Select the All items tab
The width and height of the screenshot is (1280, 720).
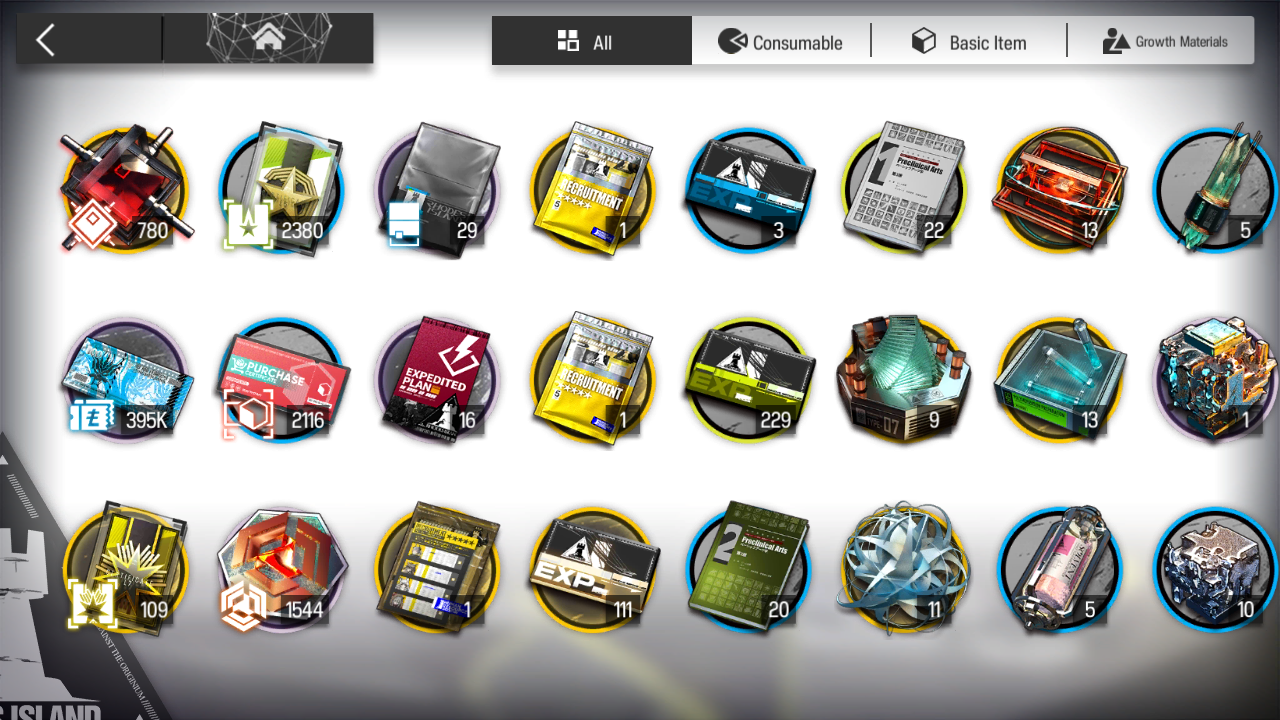(x=591, y=41)
